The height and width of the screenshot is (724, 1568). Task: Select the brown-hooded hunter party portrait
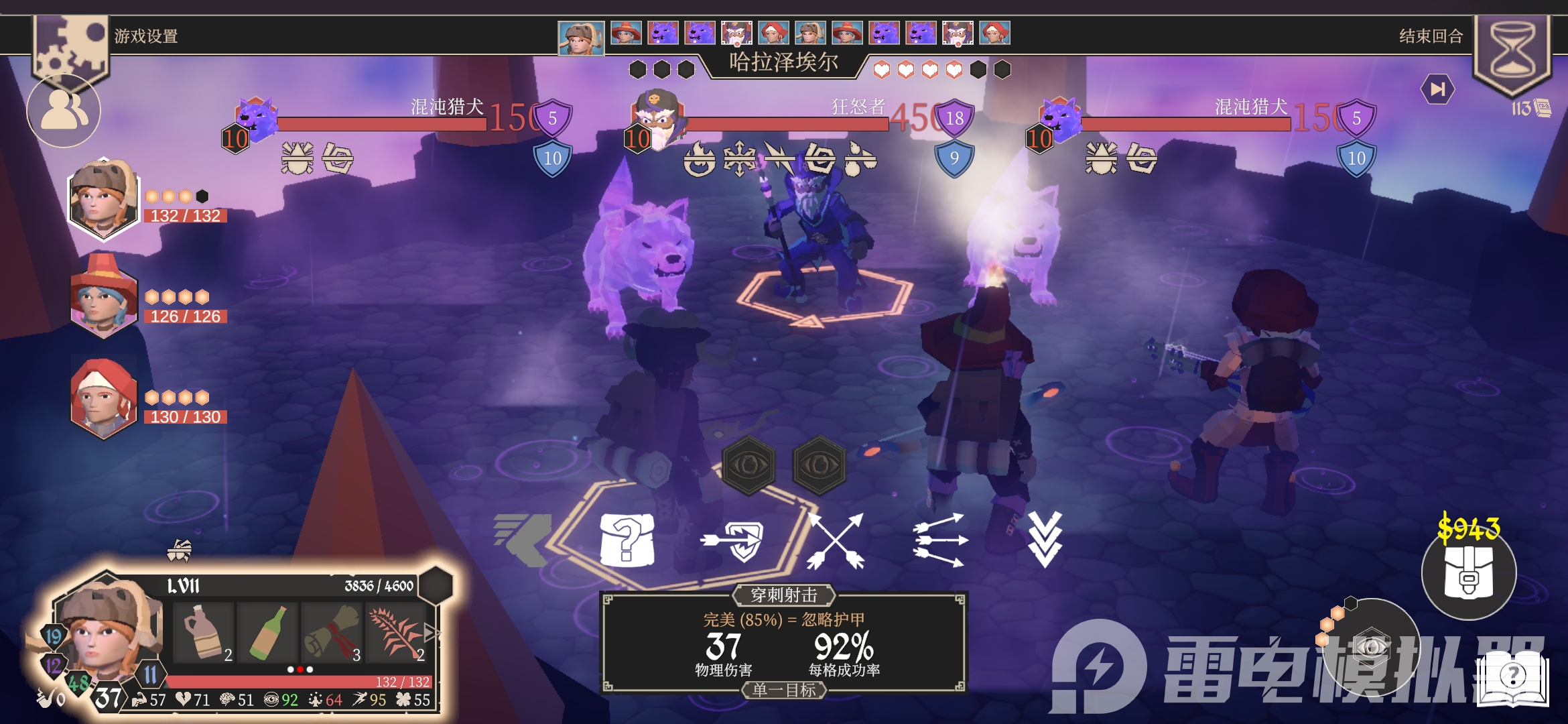point(103,199)
